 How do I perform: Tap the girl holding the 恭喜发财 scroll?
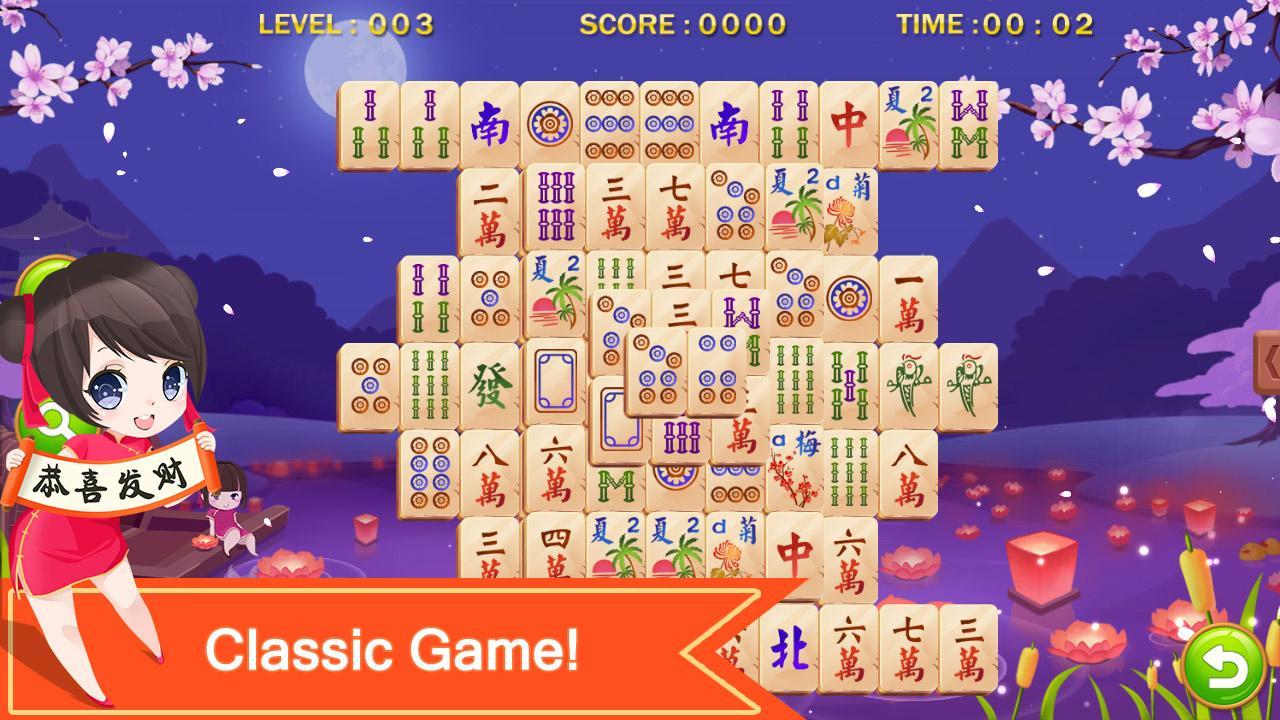pos(110,430)
